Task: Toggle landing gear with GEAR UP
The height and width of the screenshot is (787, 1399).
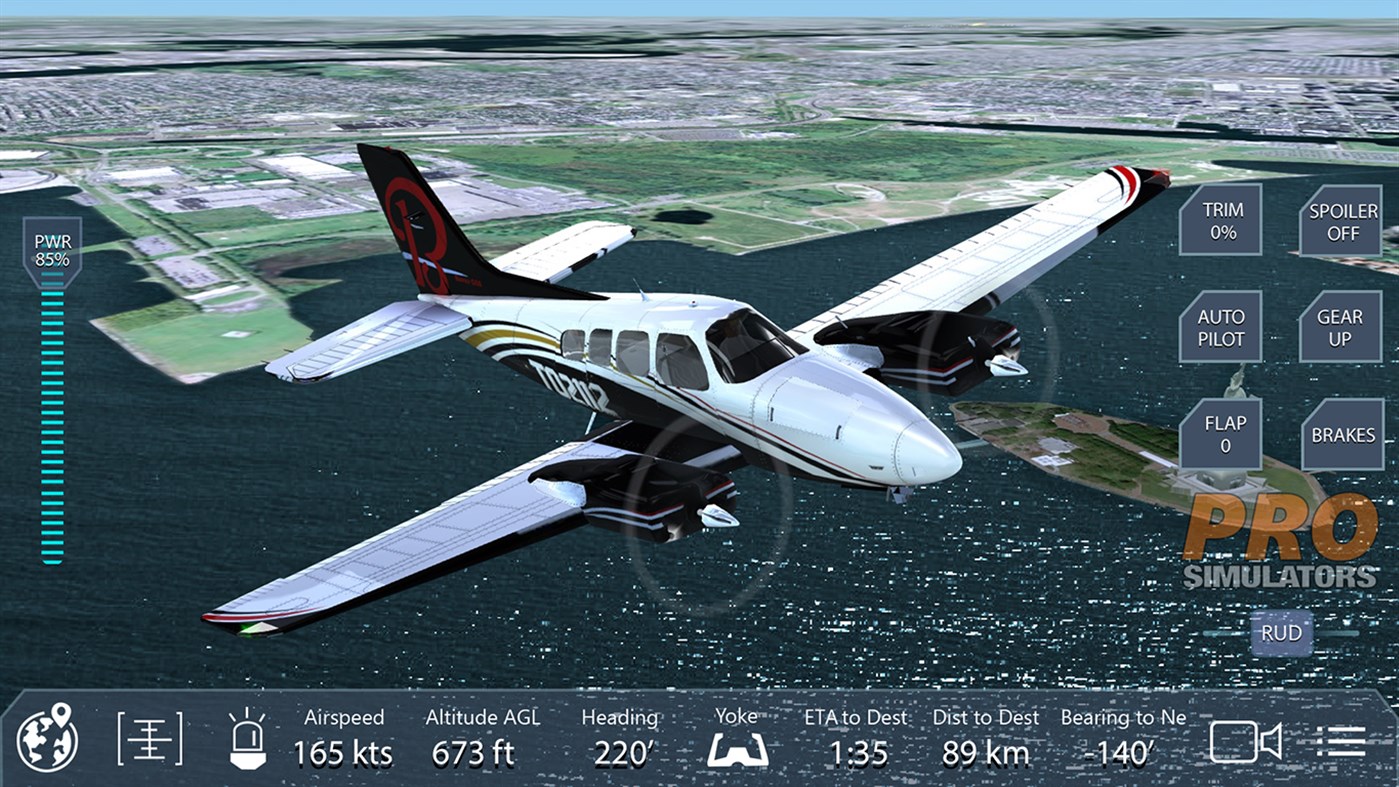Action: click(x=1341, y=327)
